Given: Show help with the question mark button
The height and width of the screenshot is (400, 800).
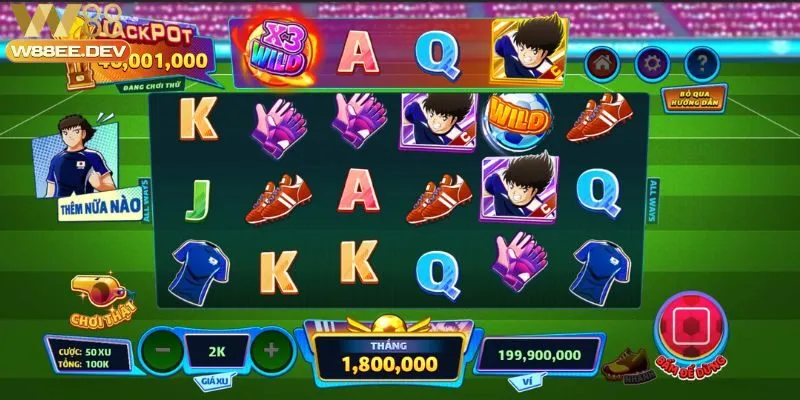Looking at the screenshot, I should pos(703,61).
